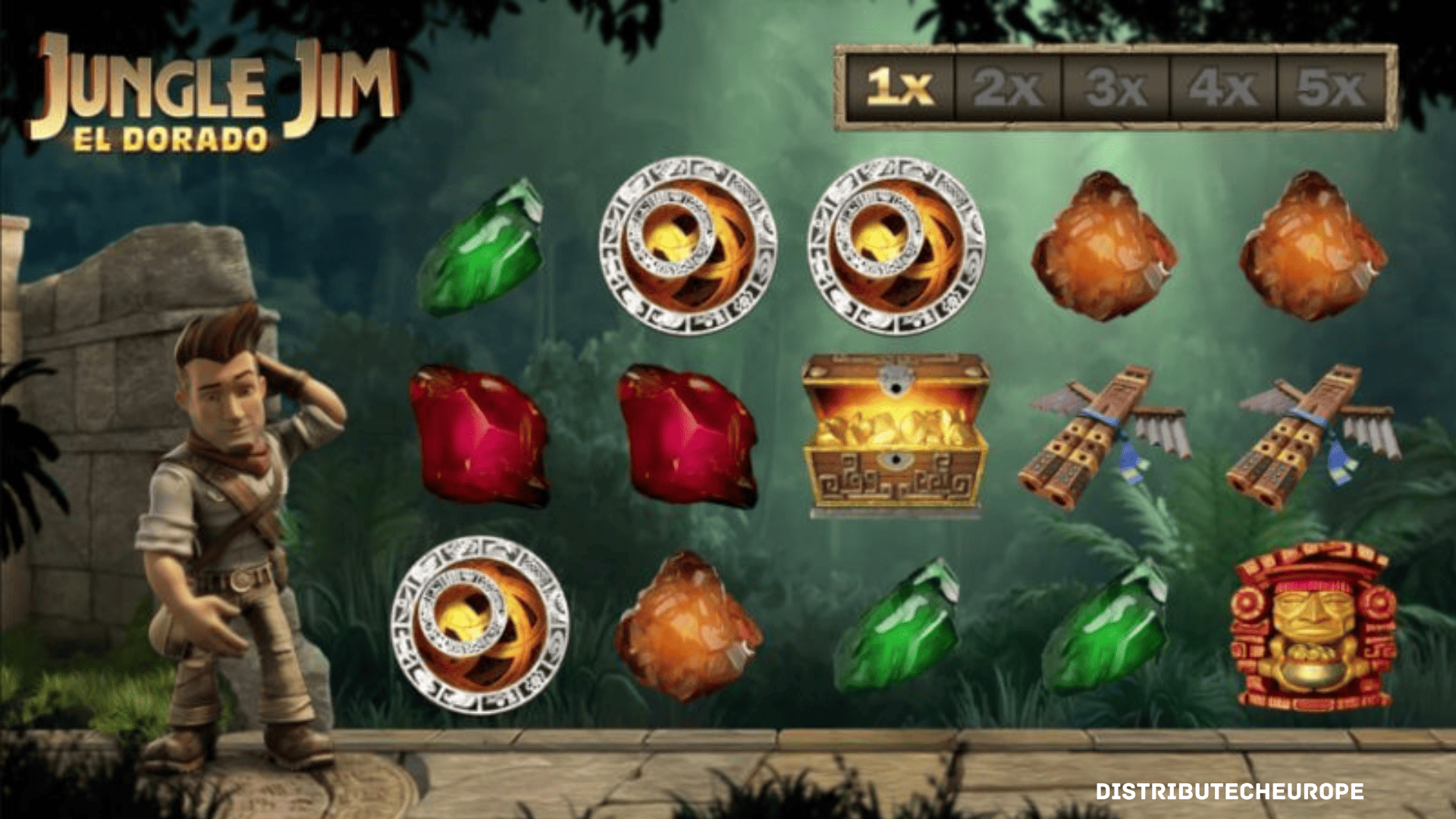Click the 5x multiplier cell
The width and height of the screenshot is (1456, 819).
tap(1331, 87)
